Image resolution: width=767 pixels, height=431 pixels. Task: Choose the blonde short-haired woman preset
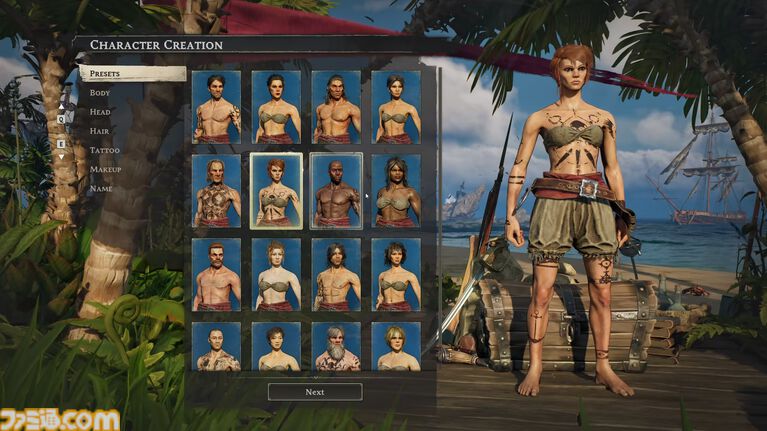396,346
